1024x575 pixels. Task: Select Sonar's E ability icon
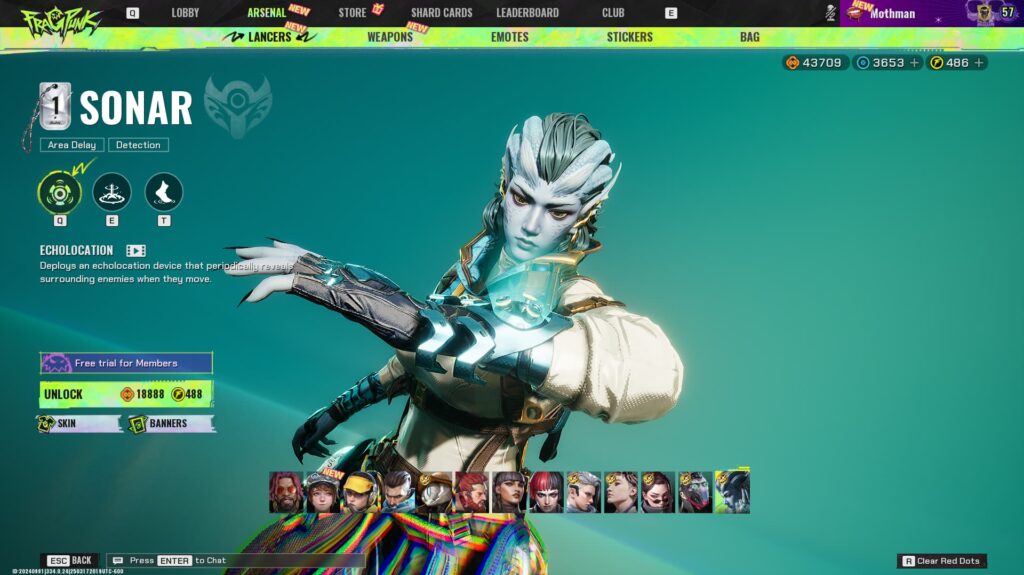[x=112, y=192]
